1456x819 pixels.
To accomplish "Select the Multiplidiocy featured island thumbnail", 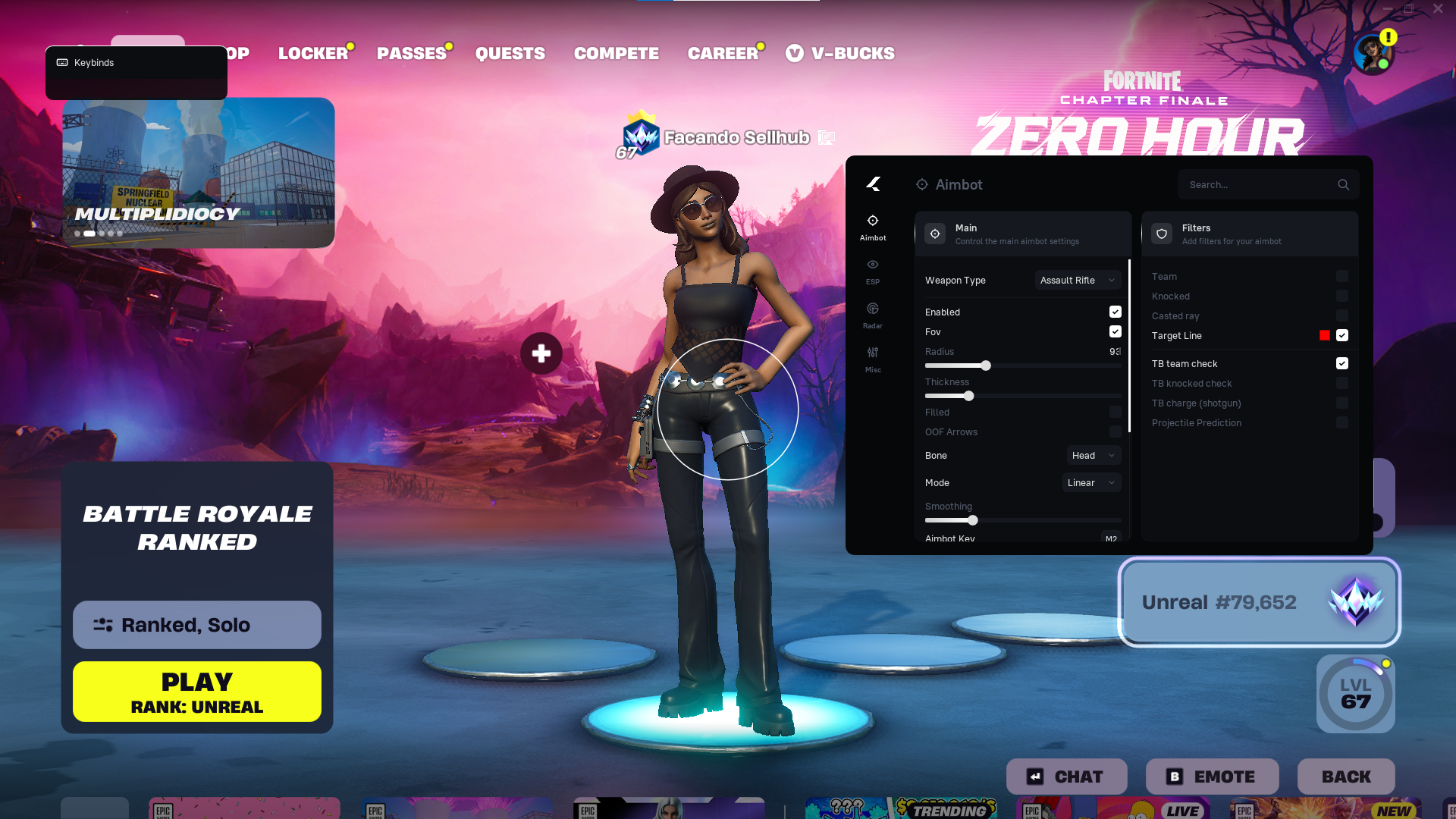I will click(x=198, y=172).
